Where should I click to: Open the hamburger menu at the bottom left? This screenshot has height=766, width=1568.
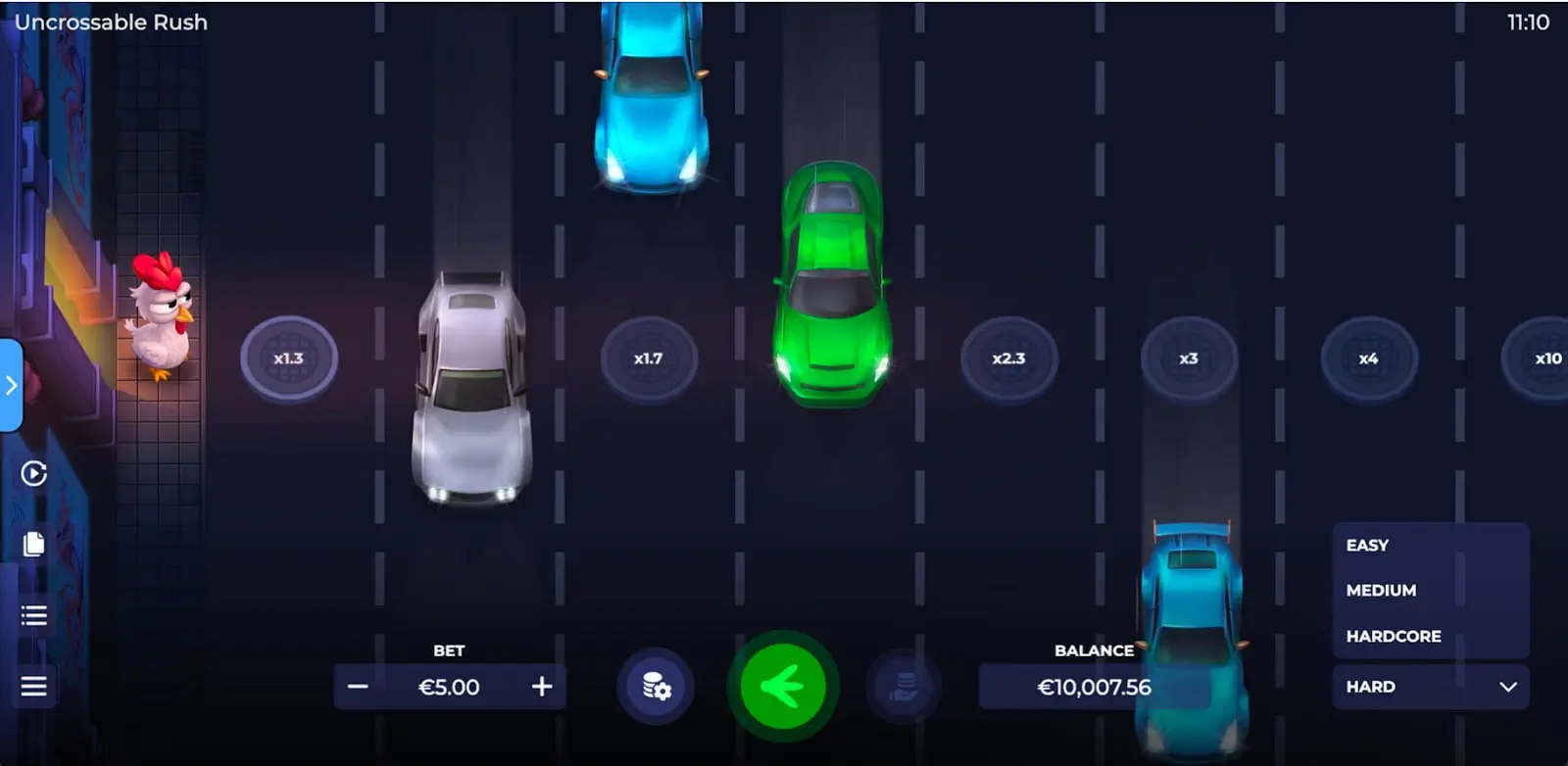point(32,686)
